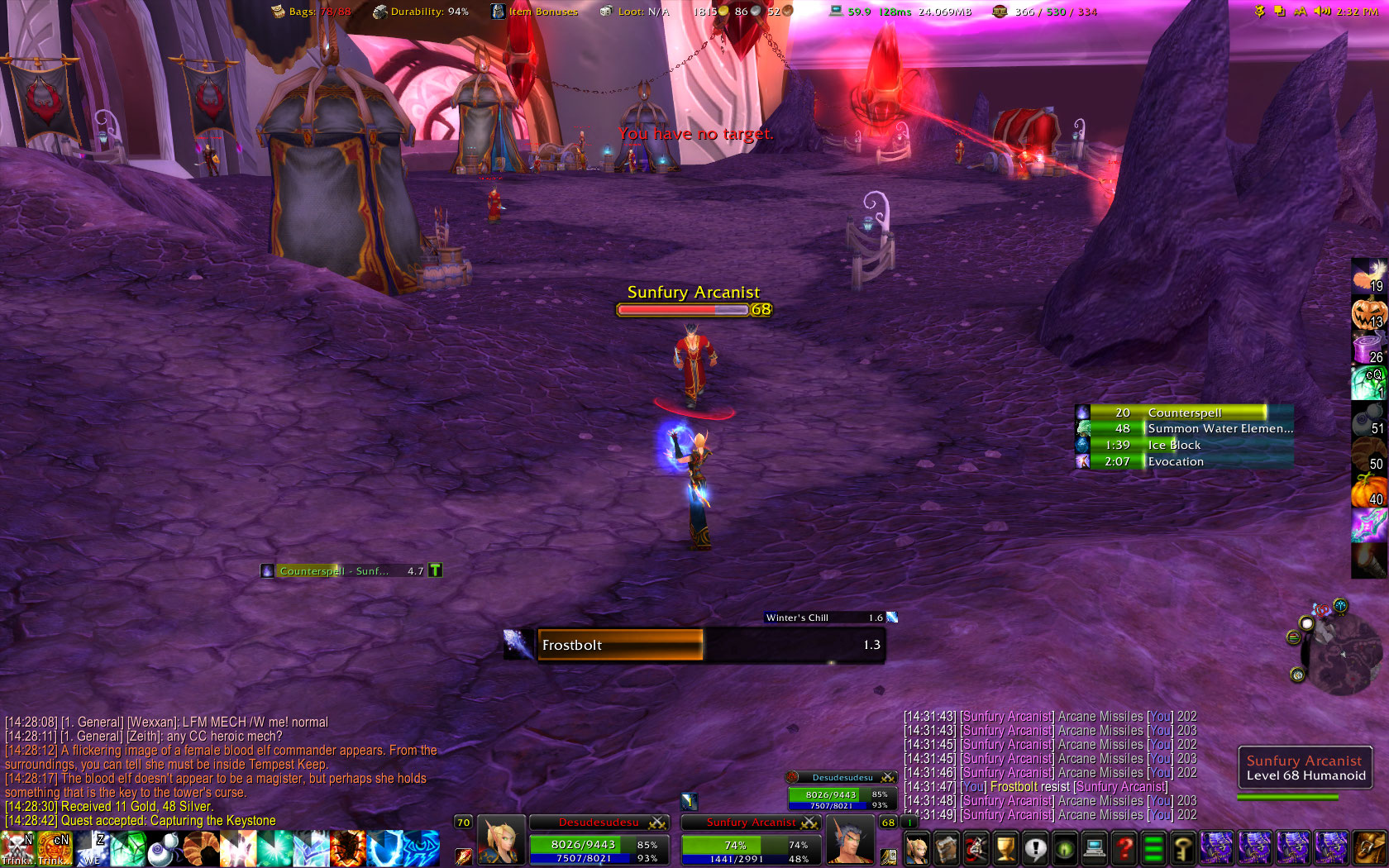
Task: Use the skull trinket action button
Action: point(17,849)
